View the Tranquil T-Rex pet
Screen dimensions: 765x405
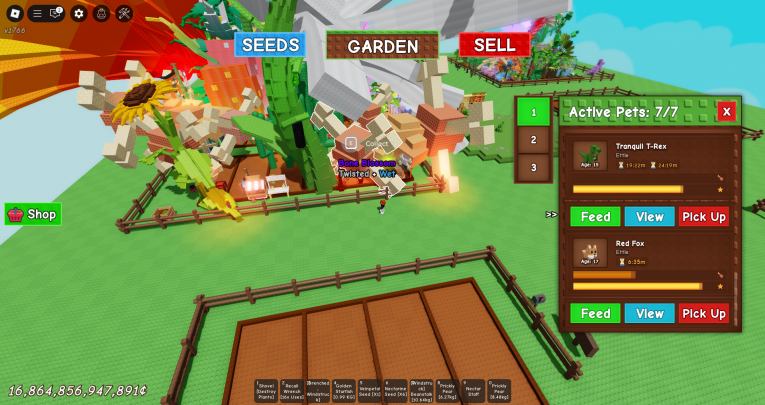tap(649, 216)
